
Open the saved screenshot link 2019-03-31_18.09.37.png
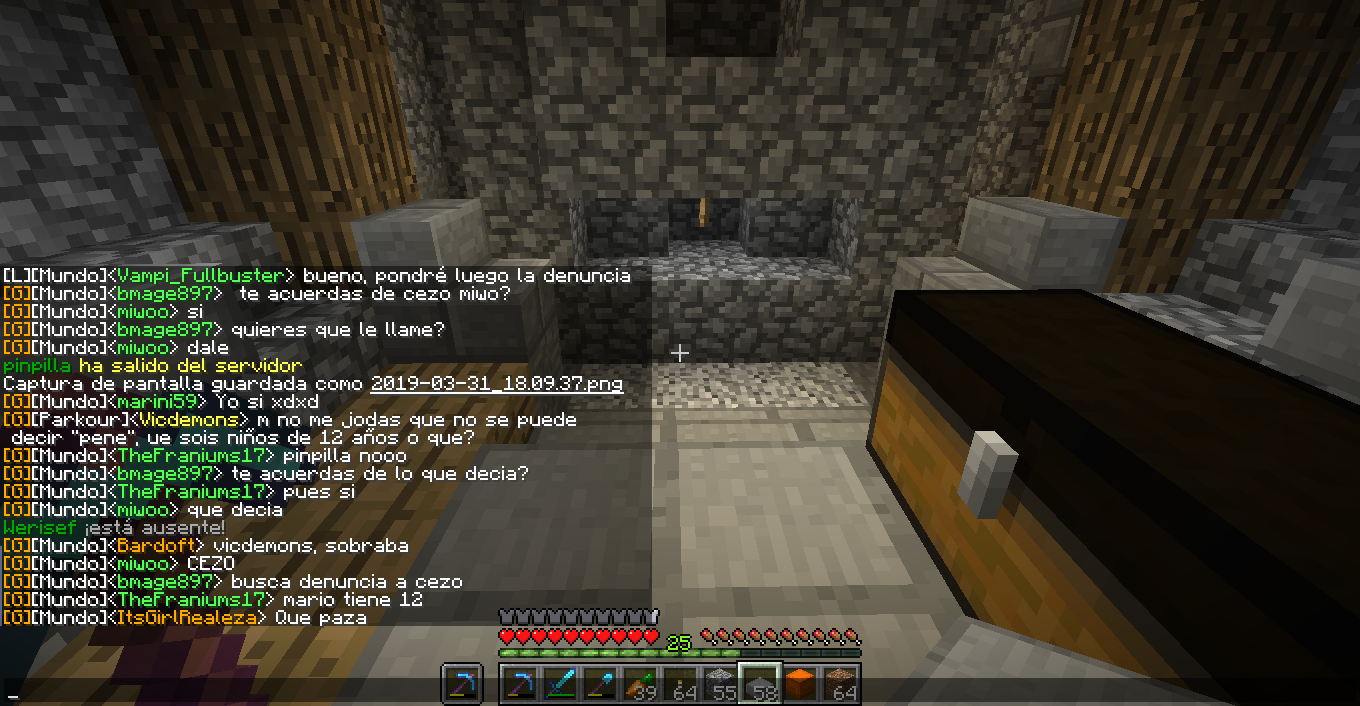pos(496,384)
